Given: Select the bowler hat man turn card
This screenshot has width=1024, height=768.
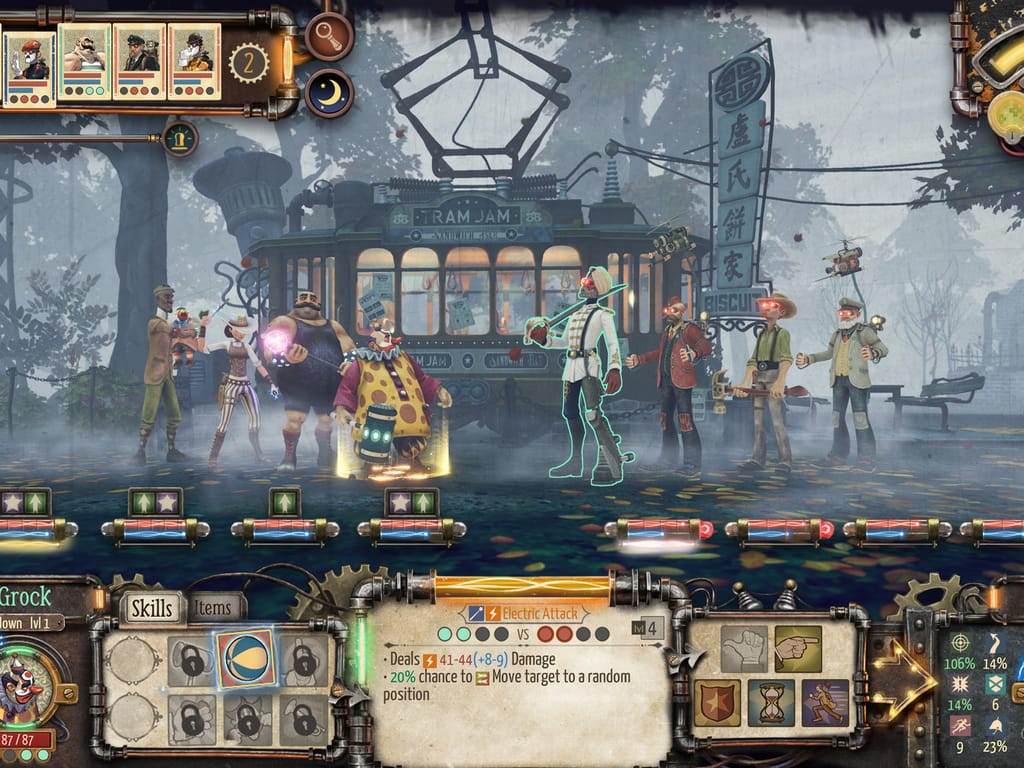Looking at the screenshot, I should (194, 62).
